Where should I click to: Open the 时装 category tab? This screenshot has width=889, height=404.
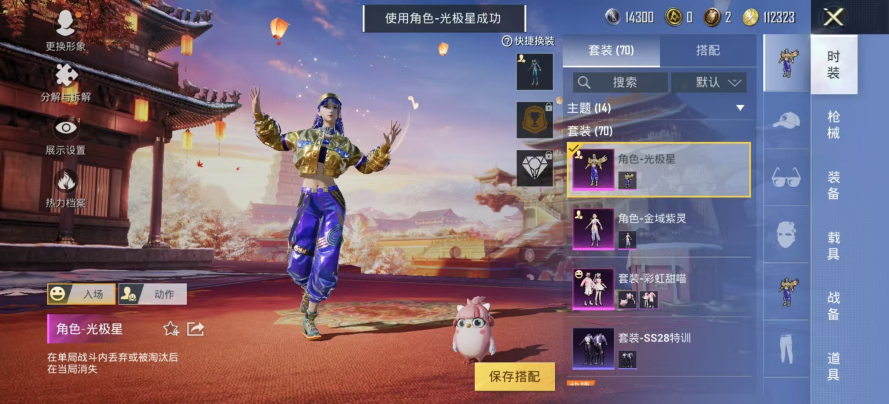pos(833,63)
